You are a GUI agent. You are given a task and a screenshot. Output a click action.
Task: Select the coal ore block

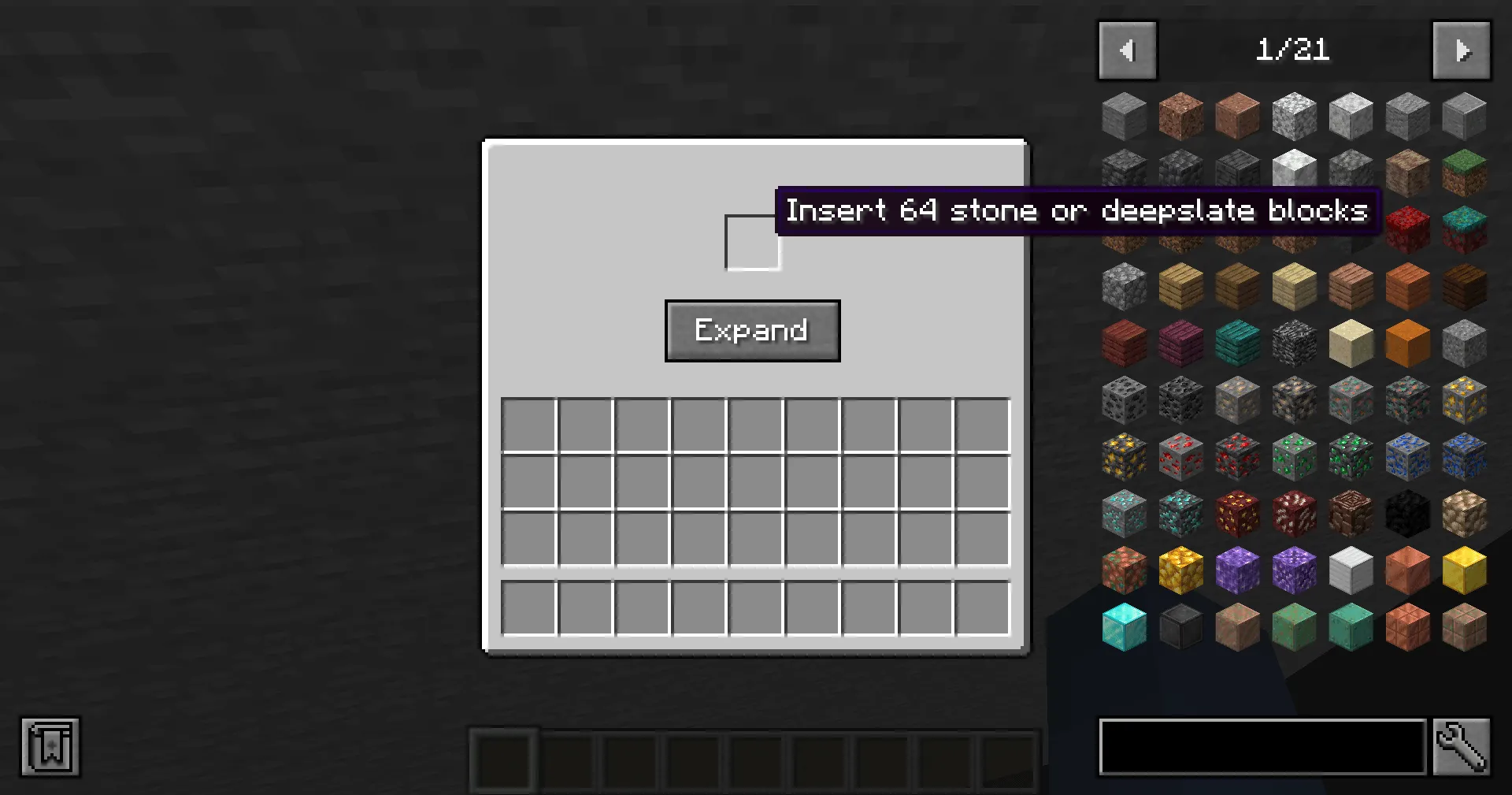pos(1124,399)
